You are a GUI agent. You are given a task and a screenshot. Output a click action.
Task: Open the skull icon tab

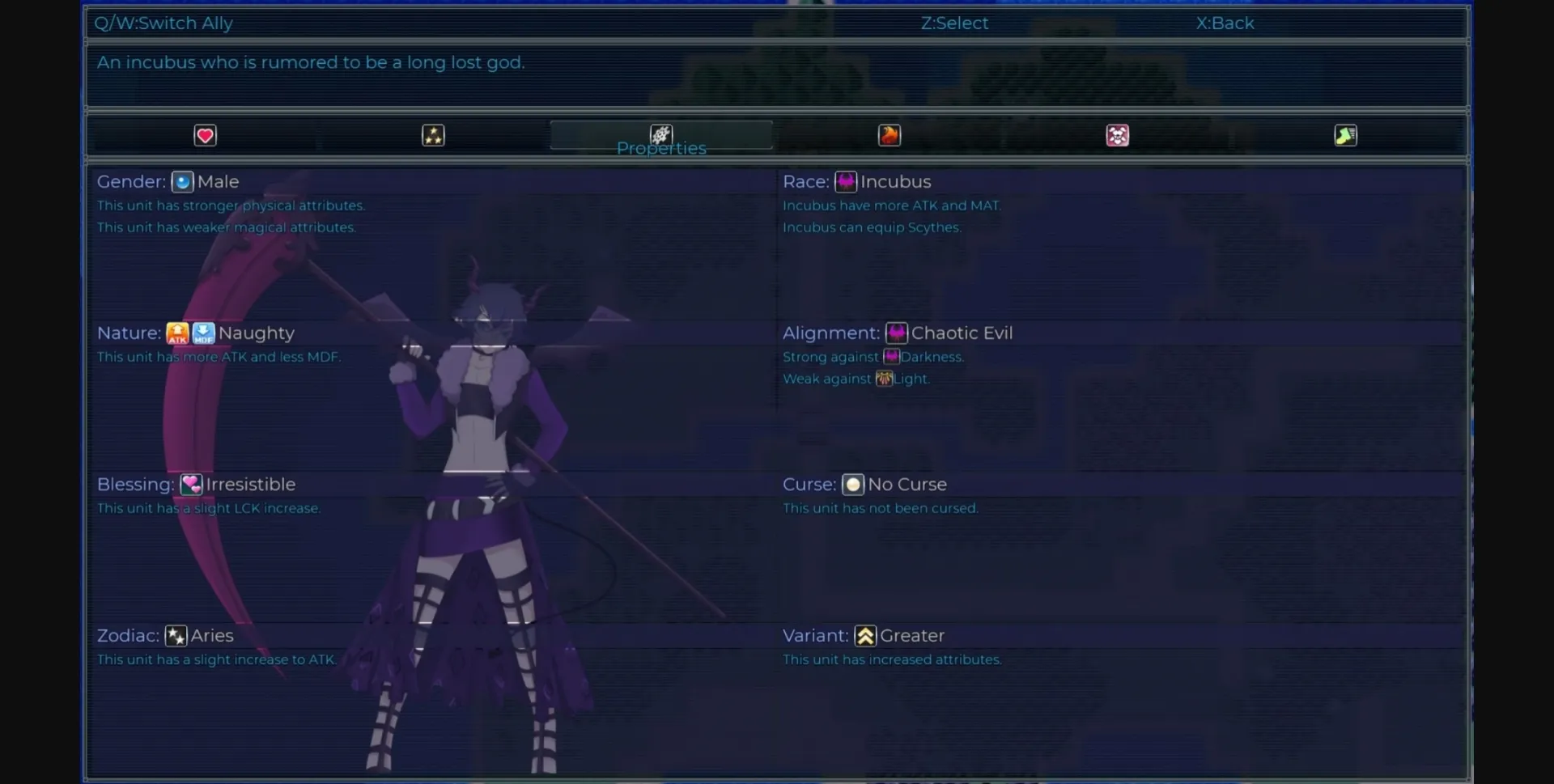click(1118, 136)
